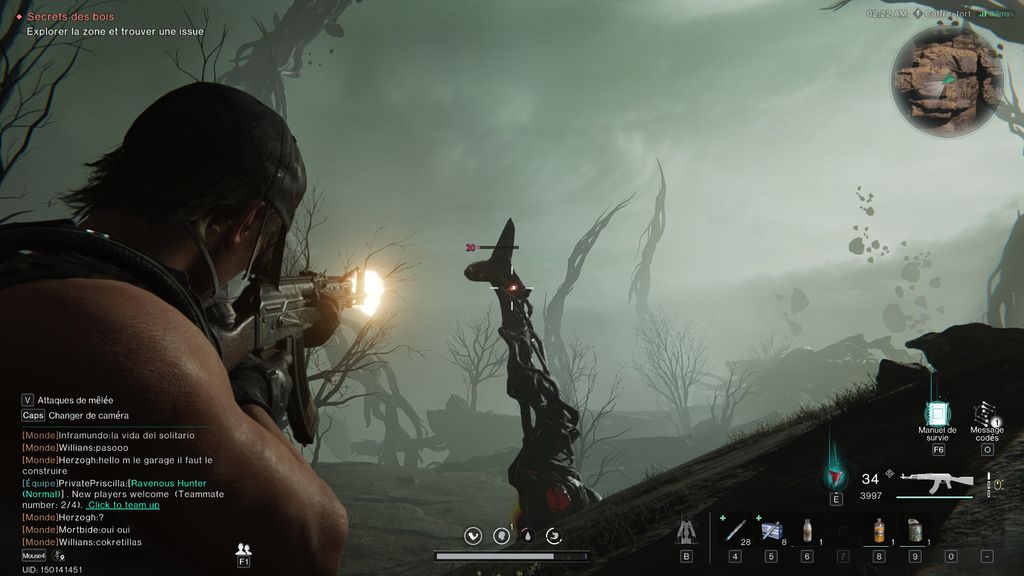The width and height of the screenshot is (1024, 576).
Task: Open the team members icon
Action: tap(243, 550)
